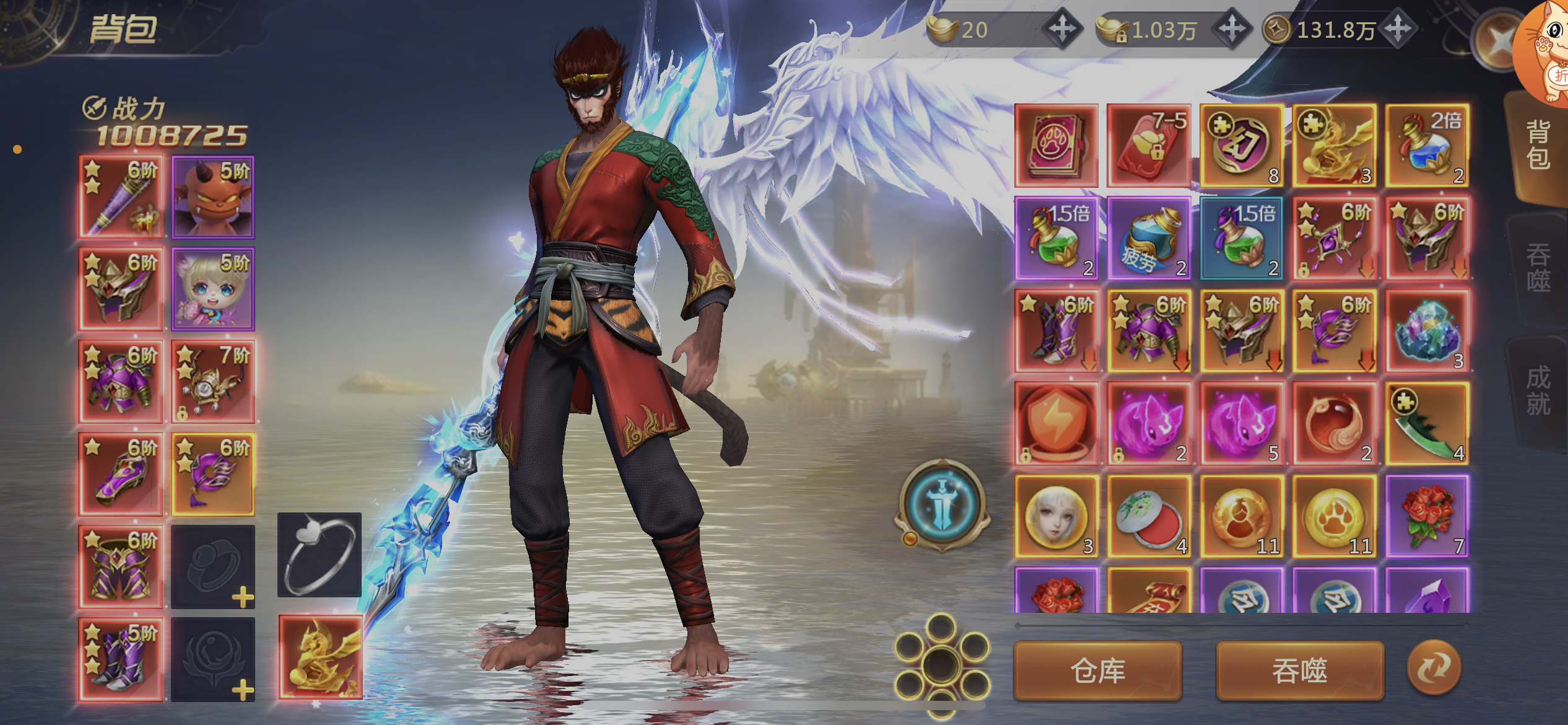The width and height of the screenshot is (1568, 725).
Task: Select the green curved blade fragment
Action: pyautogui.click(x=1427, y=424)
